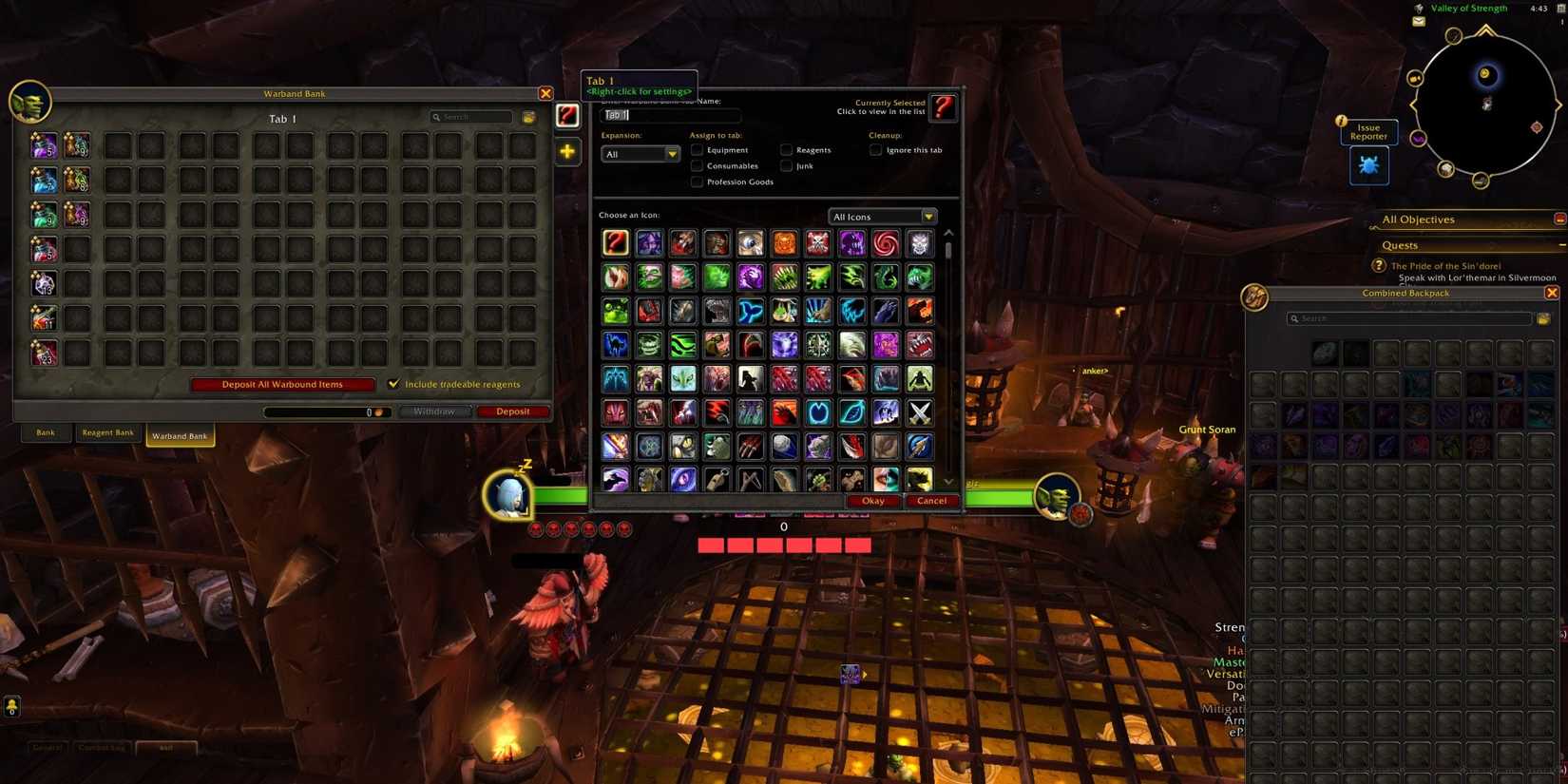The image size is (1568, 784).
Task: Click the Warband Bank tab name field
Action: point(671,114)
